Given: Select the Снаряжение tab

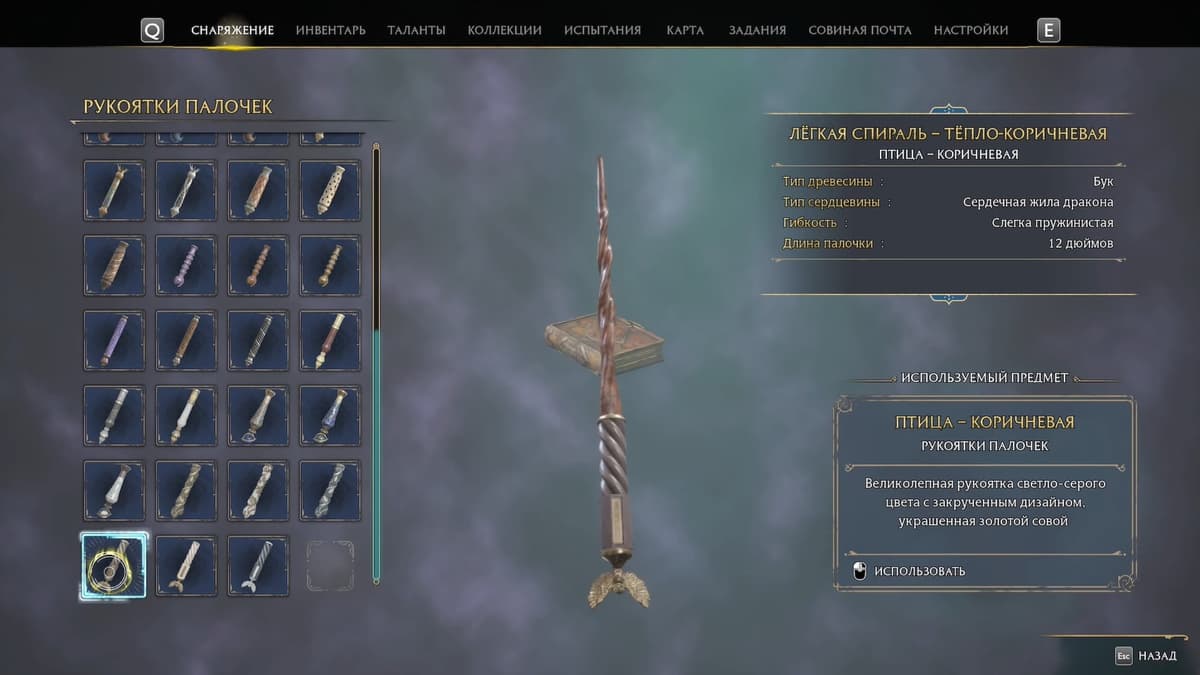Looking at the screenshot, I should 232,30.
